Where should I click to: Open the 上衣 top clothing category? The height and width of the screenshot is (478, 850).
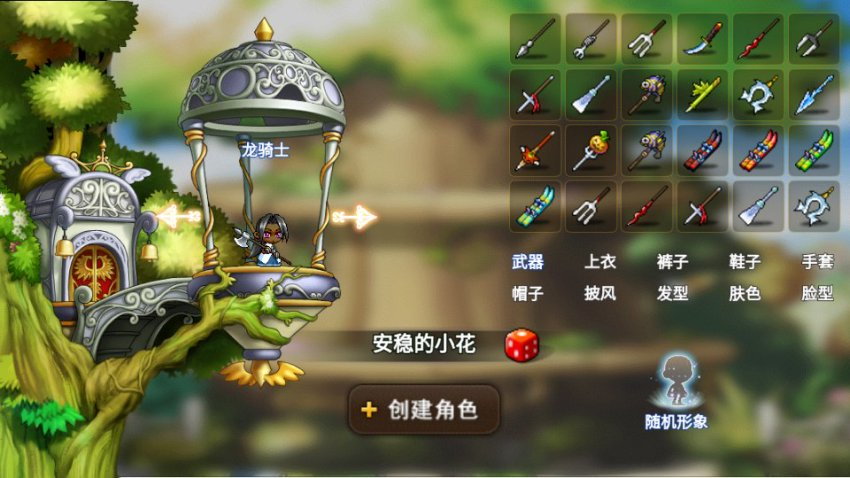click(x=601, y=262)
